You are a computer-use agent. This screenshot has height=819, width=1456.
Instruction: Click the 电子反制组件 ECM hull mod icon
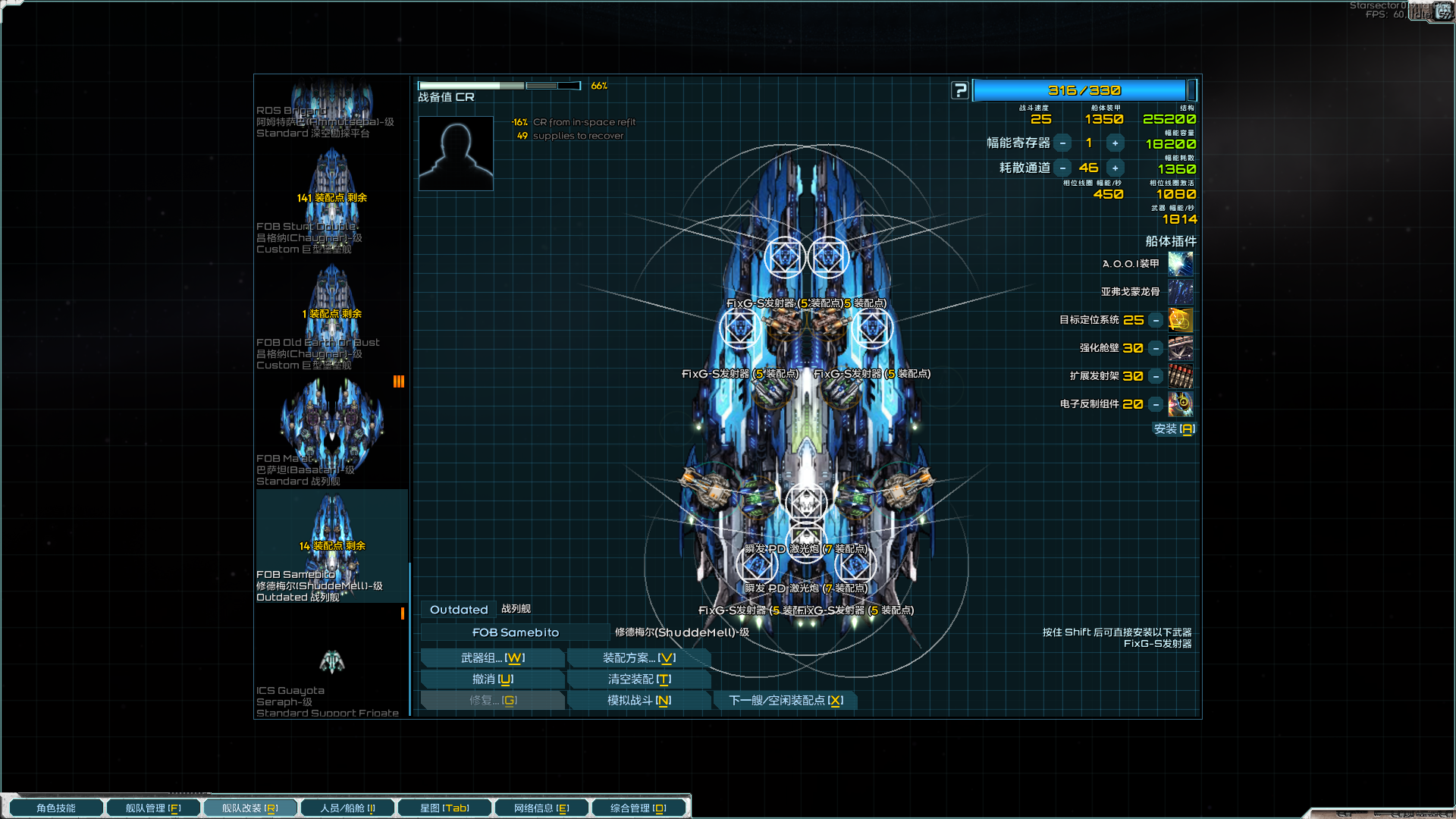[x=1180, y=404]
